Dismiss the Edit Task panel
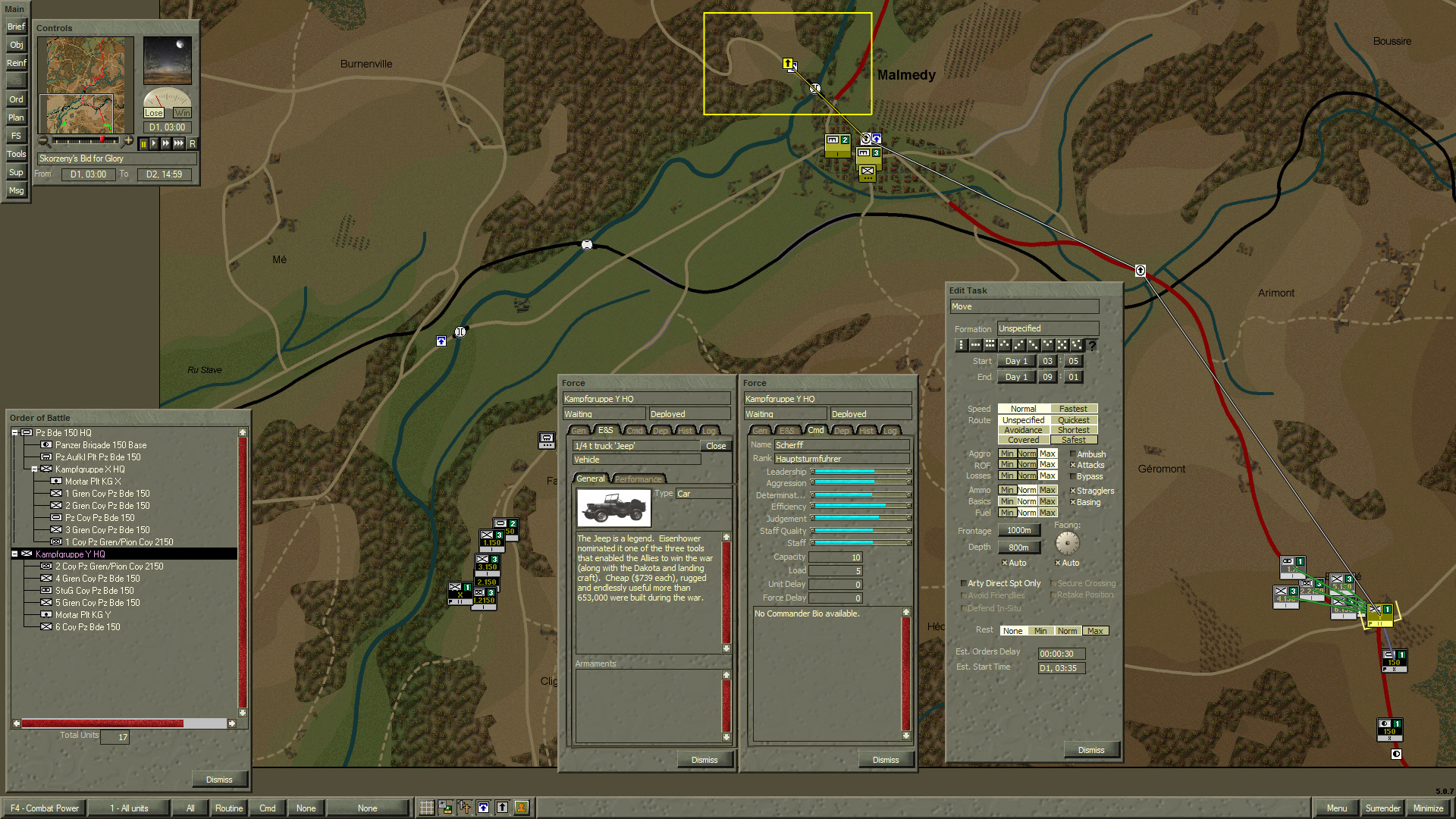Image resolution: width=1456 pixels, height=819 pixels. tap(1091, 749)
